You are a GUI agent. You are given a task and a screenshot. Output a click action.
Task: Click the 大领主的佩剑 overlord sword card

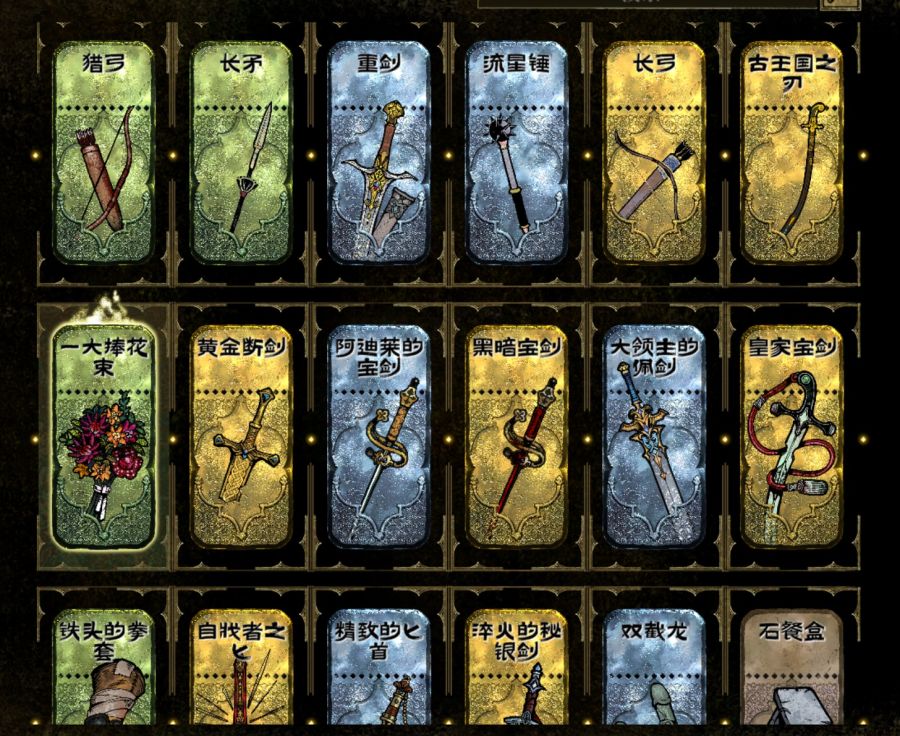(655, 436)
